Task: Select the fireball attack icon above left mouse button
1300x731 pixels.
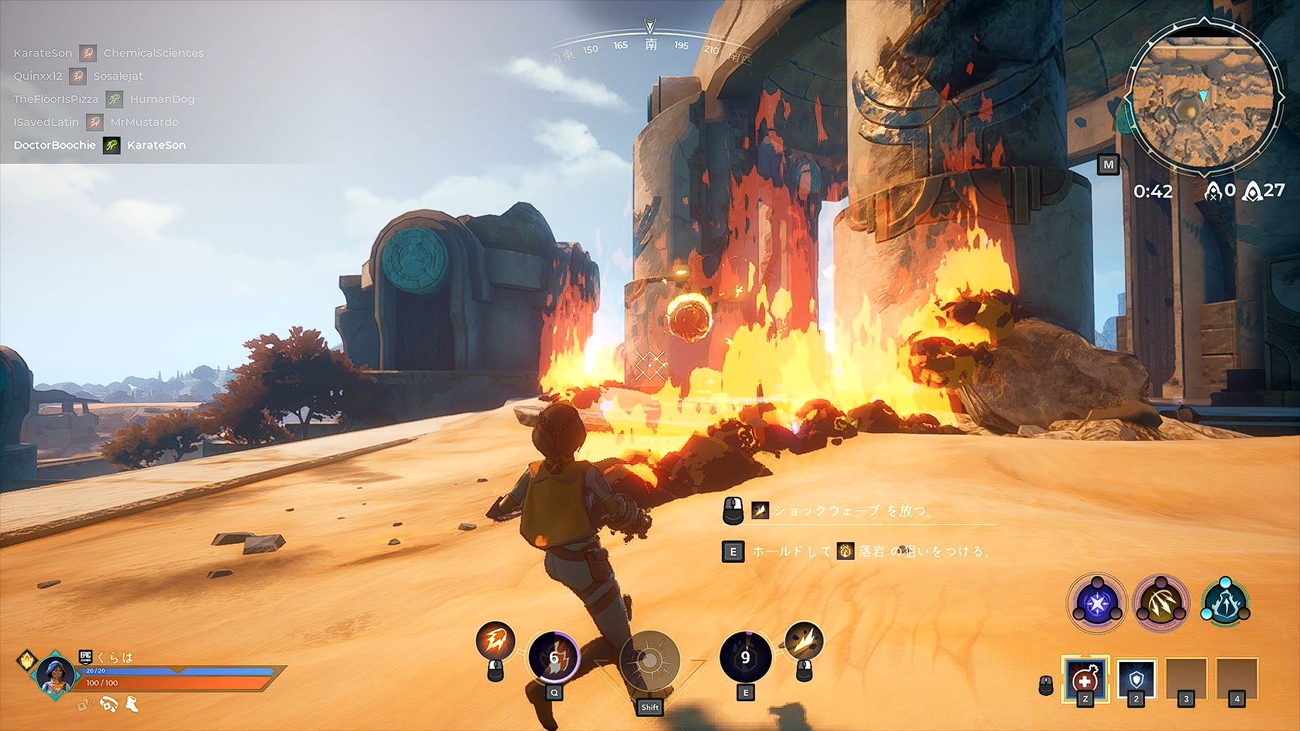Action: pos(498,640)
